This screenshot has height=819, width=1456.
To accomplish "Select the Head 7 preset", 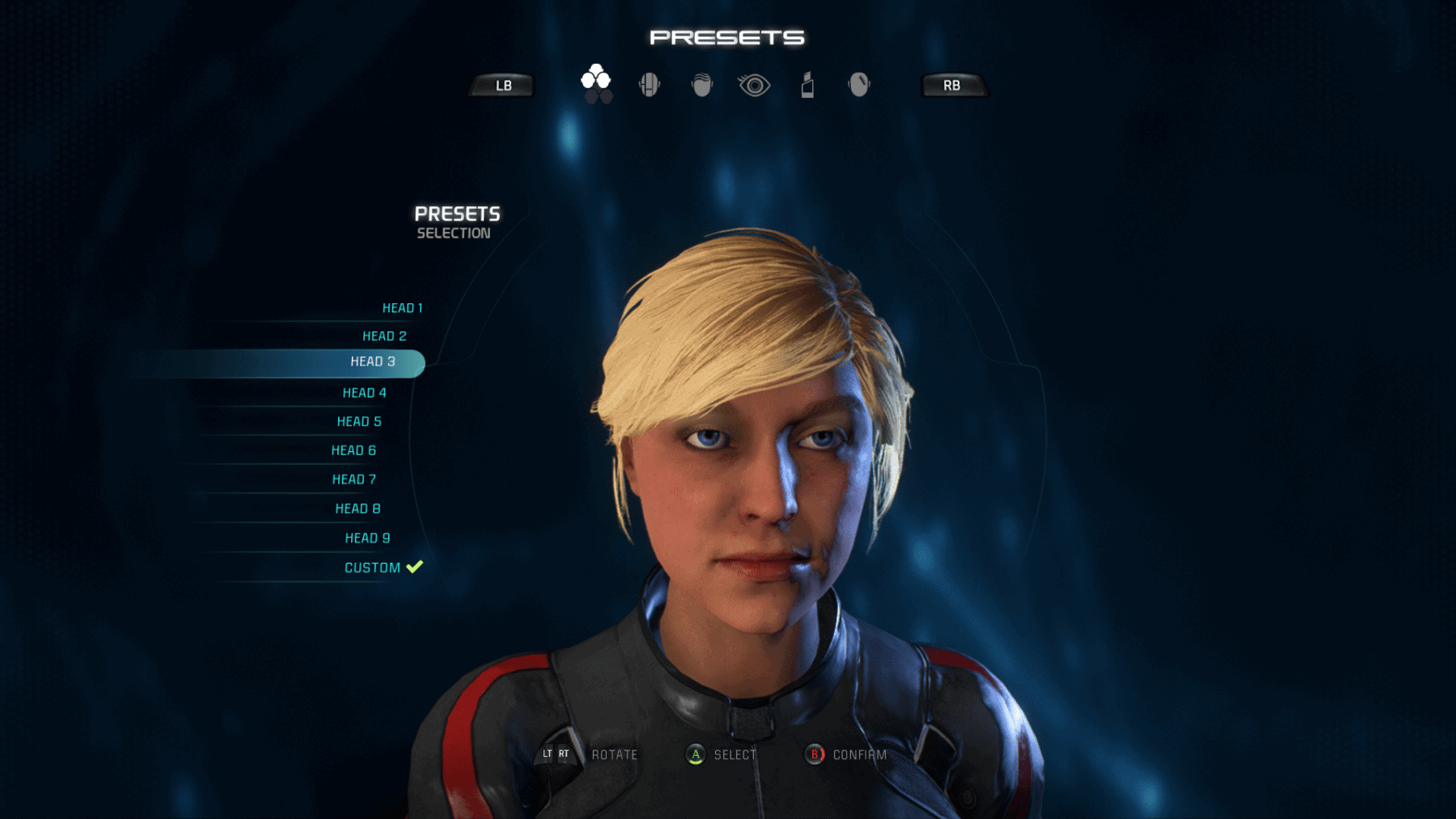I will 353,479.
